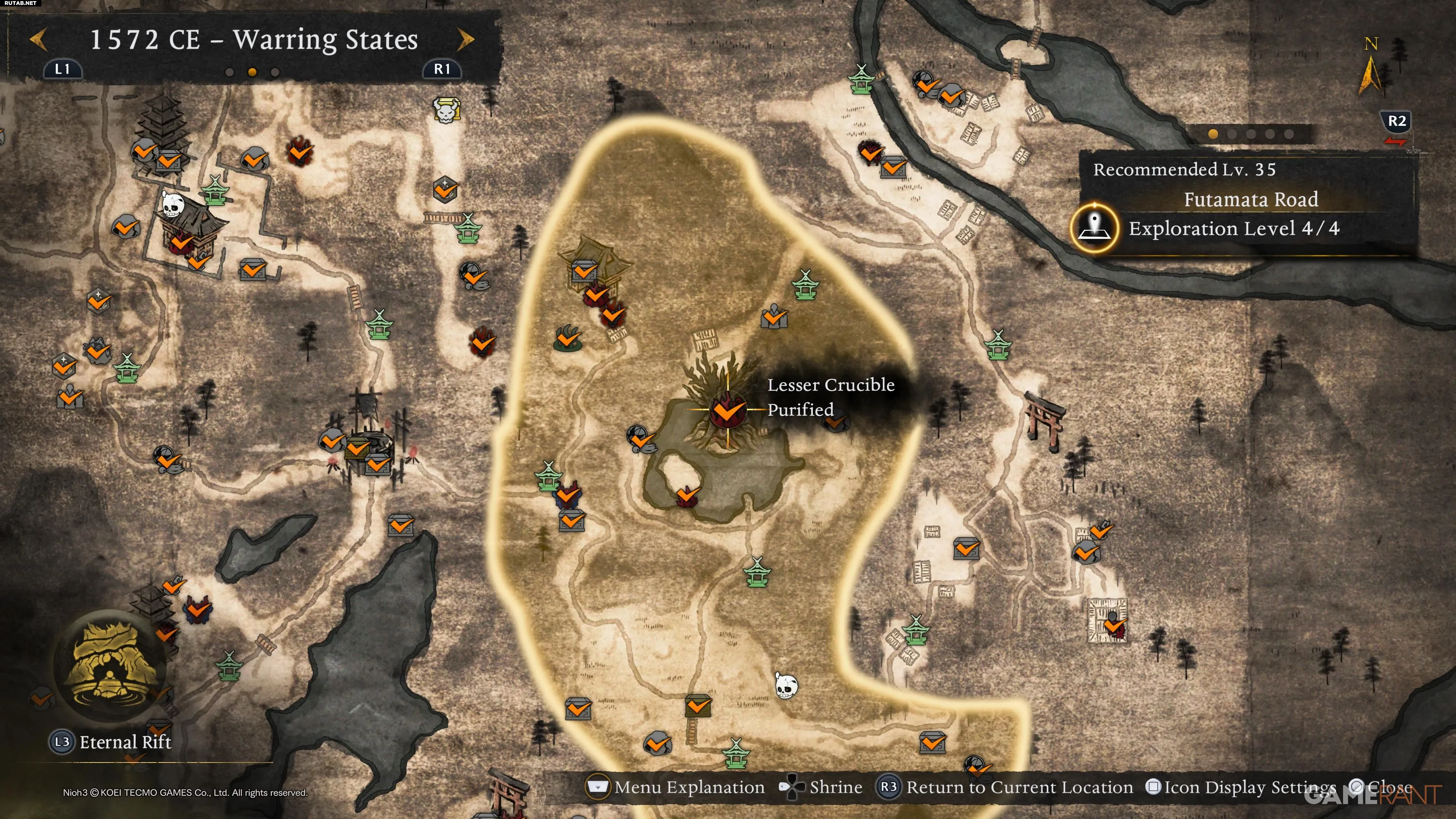Screen dimensions: 1456x819
Task: Click the yellow oni mask map marker
Action: coord(446,110)
